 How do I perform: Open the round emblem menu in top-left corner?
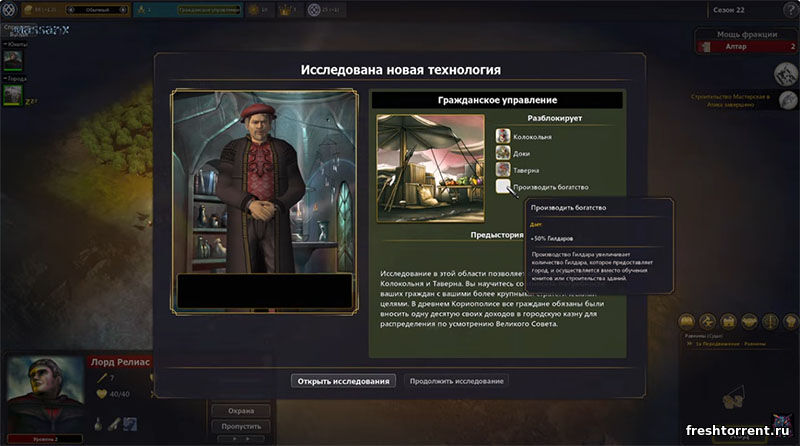click(13, 9)
